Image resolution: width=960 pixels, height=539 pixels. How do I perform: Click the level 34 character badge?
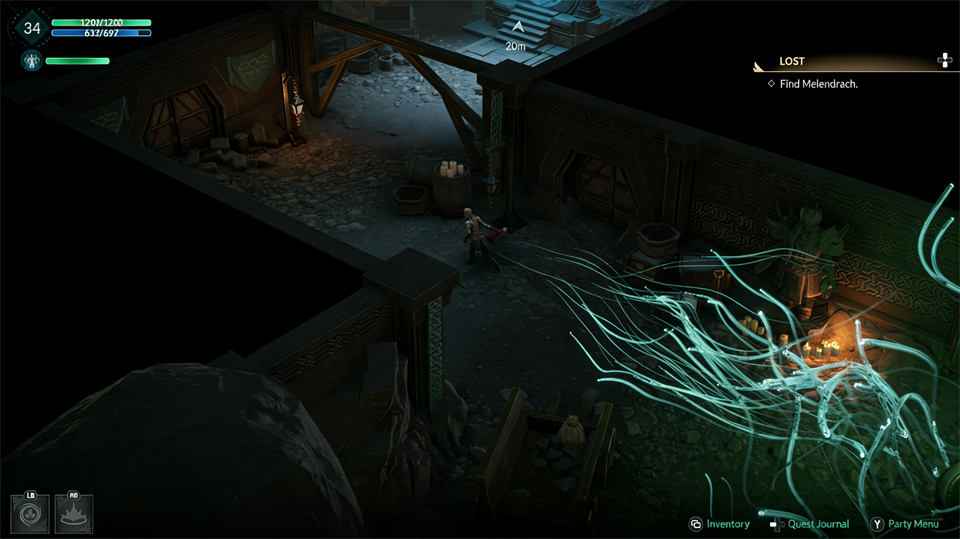(x=32, y=28)
